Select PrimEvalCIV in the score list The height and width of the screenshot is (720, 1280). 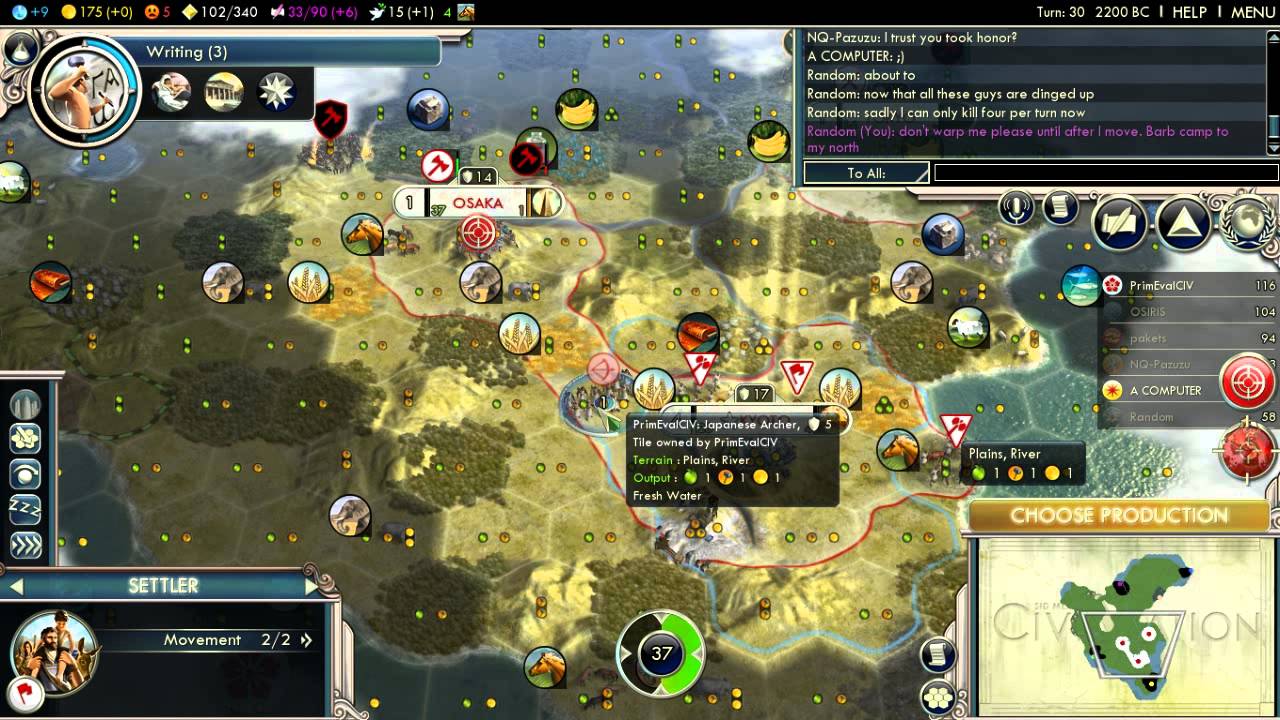[x=1160, y=286]
